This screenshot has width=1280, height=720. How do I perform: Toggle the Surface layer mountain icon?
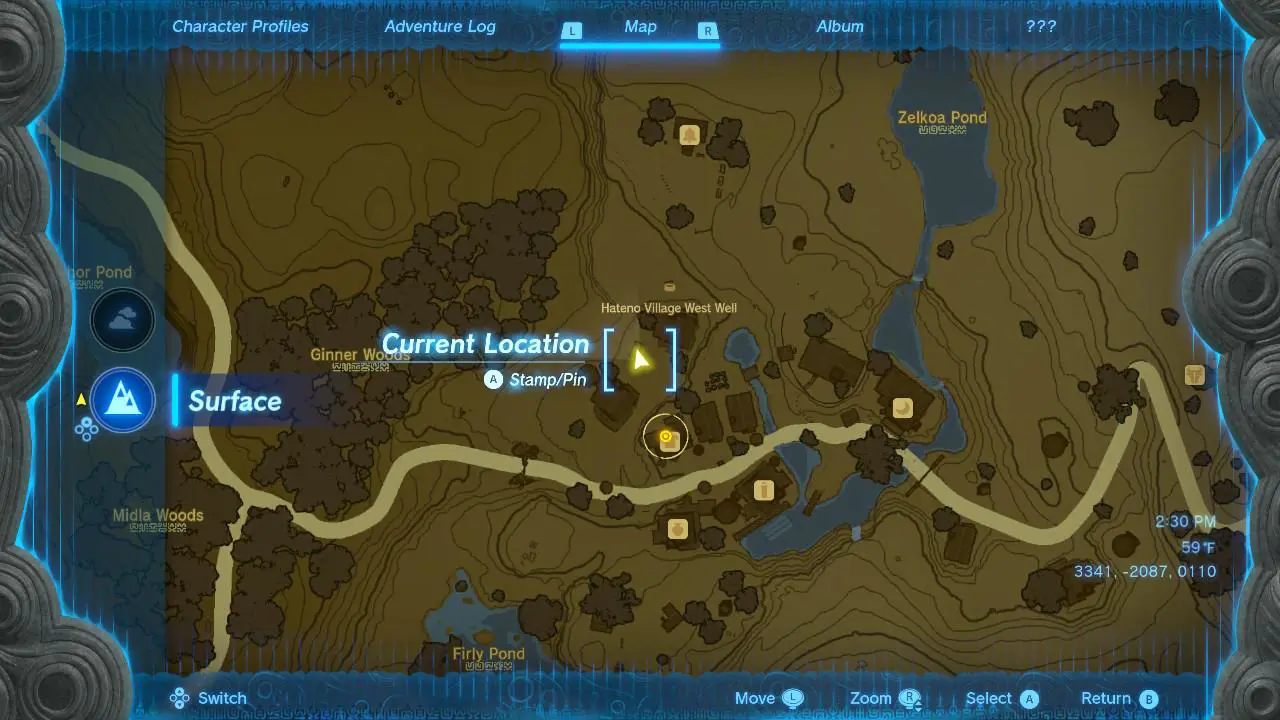(x=122, y=400)
